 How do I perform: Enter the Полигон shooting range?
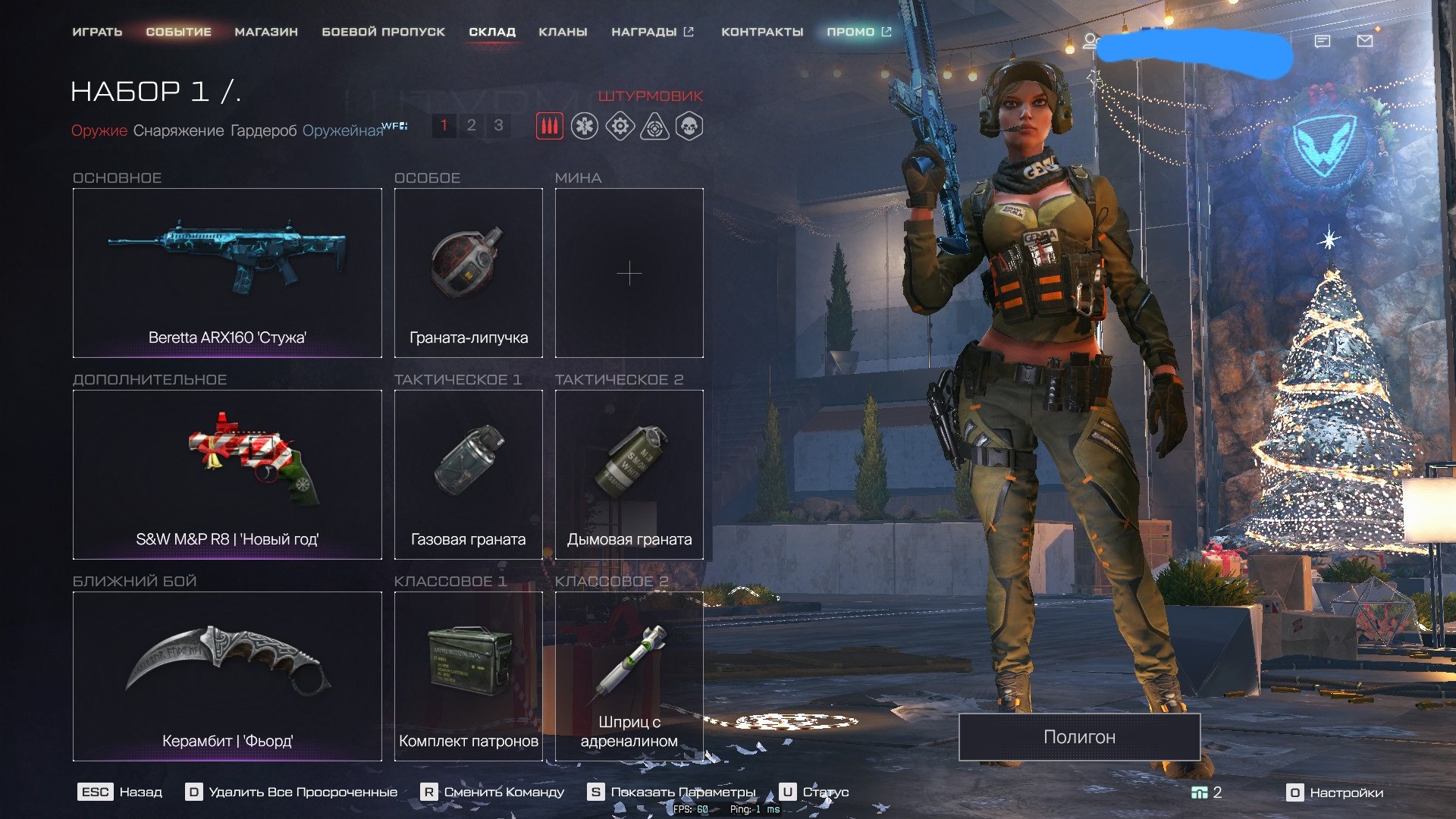click(1079, 736)
